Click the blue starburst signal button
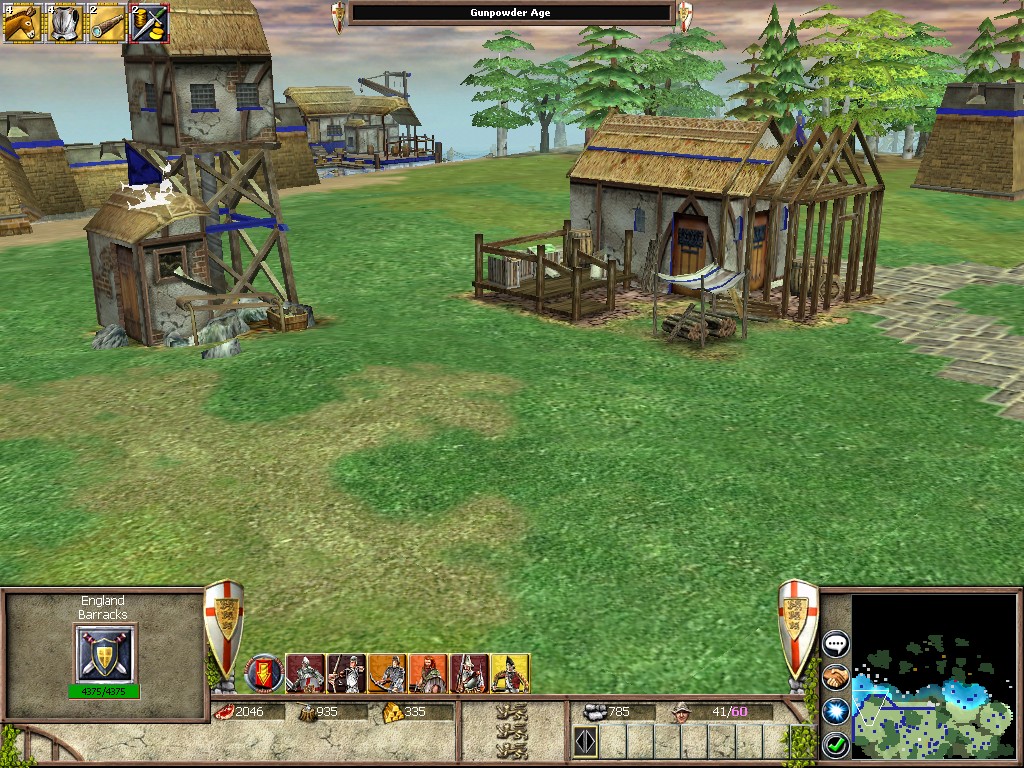1024x768 pixels. 836,711
